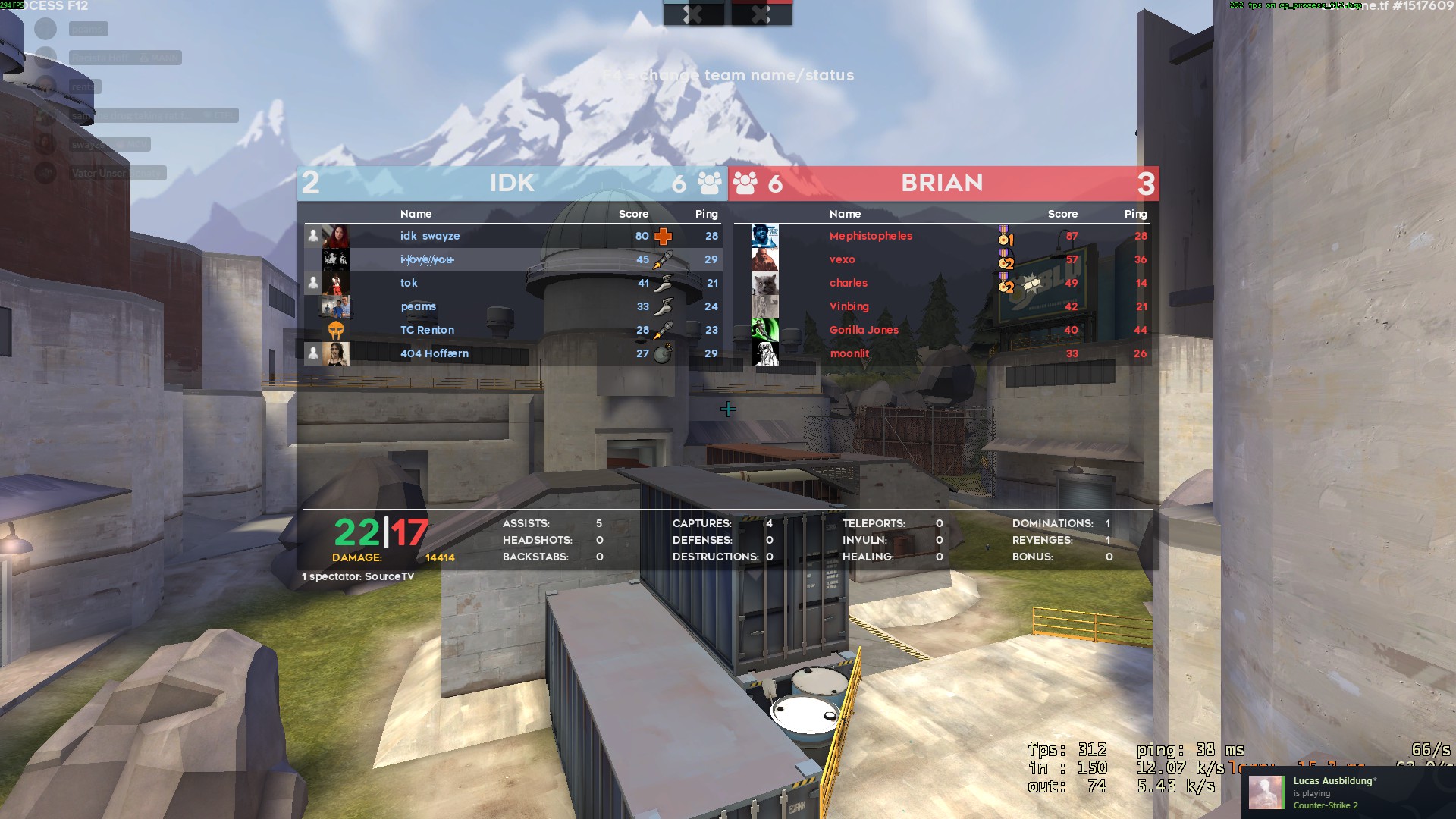Click player tok in the IDK team list
The height and width of the screenshot is (819, 1456).
tap(409, 283)
